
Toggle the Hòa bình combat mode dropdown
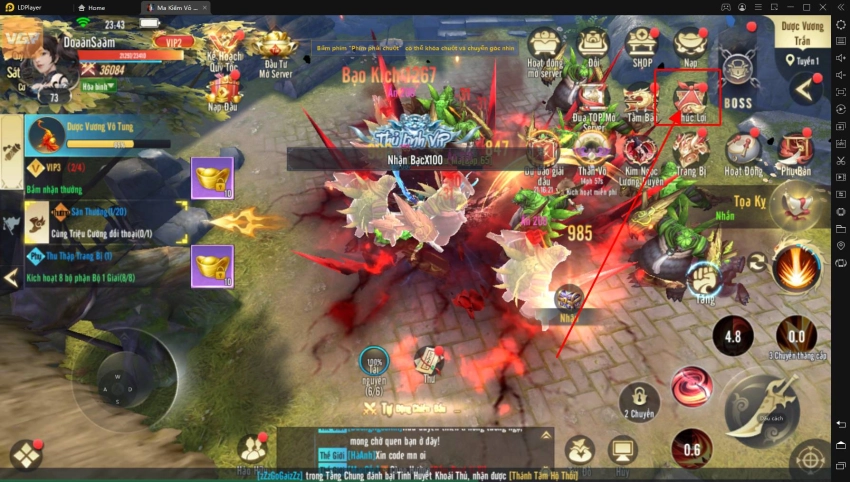point(98,87)
